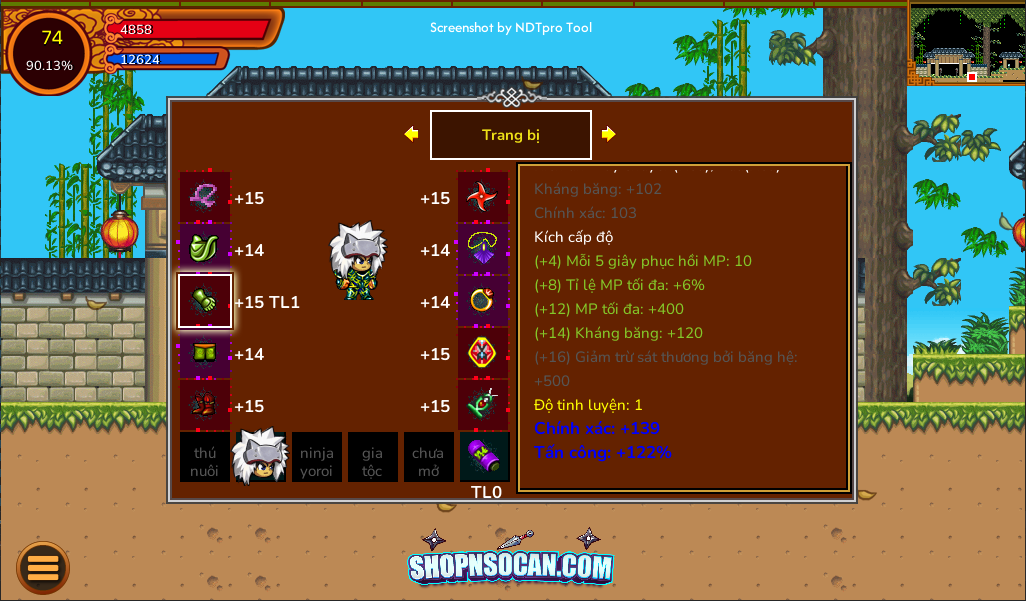1026x601 pixels.
Task: Open the orange hamburger main menu
Action: [43, 568]
